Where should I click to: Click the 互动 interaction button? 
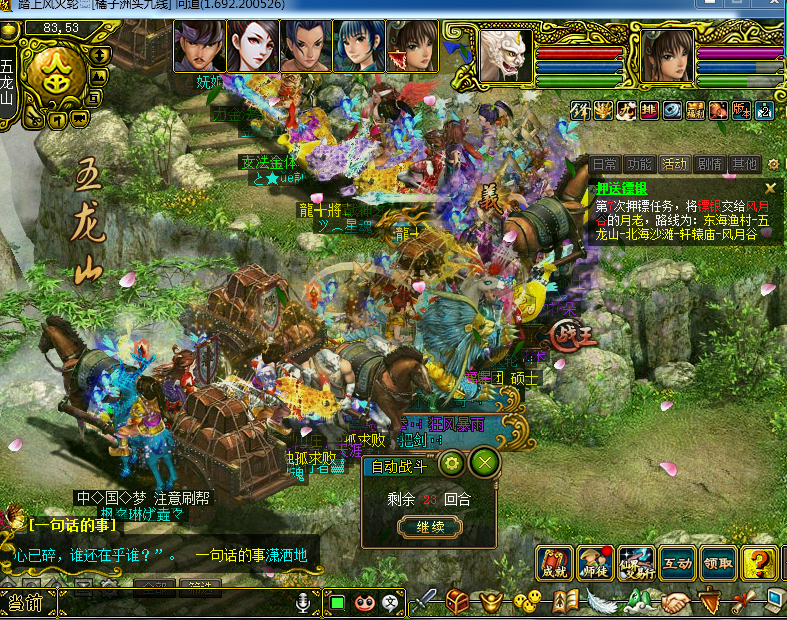(676, 563)
